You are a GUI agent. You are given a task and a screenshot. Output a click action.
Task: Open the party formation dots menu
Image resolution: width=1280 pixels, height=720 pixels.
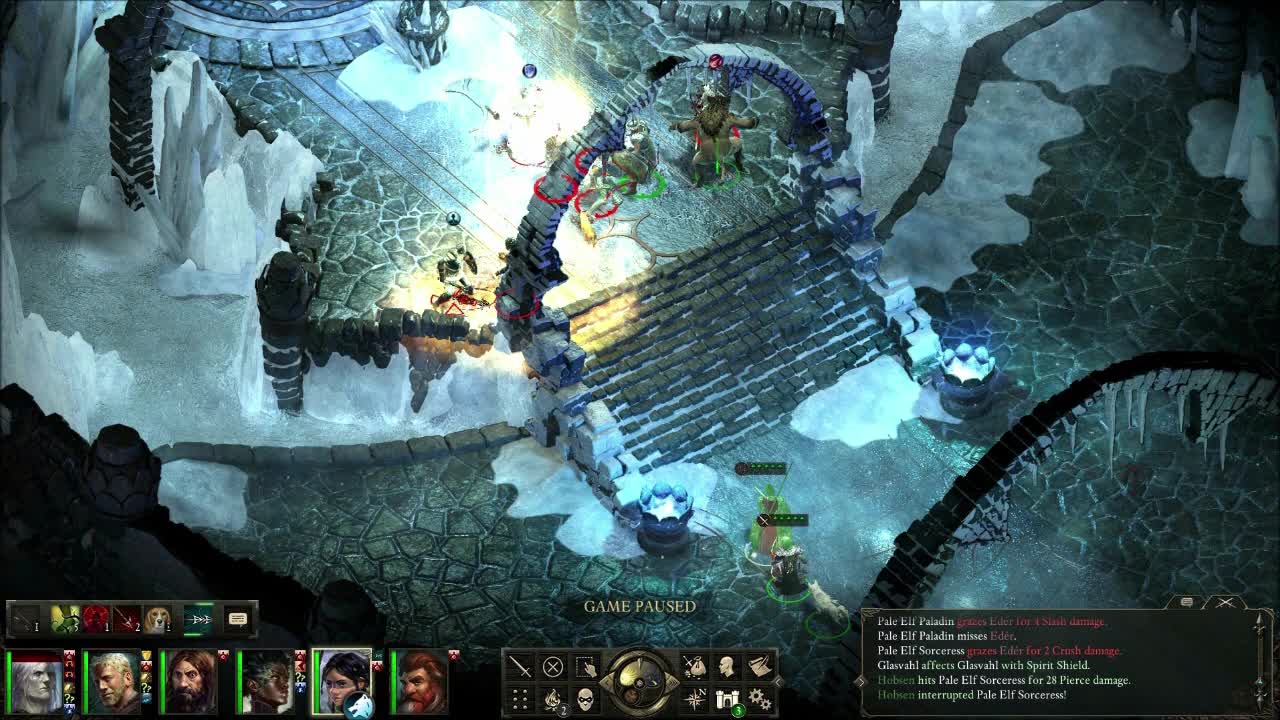[x=520, y=698]
